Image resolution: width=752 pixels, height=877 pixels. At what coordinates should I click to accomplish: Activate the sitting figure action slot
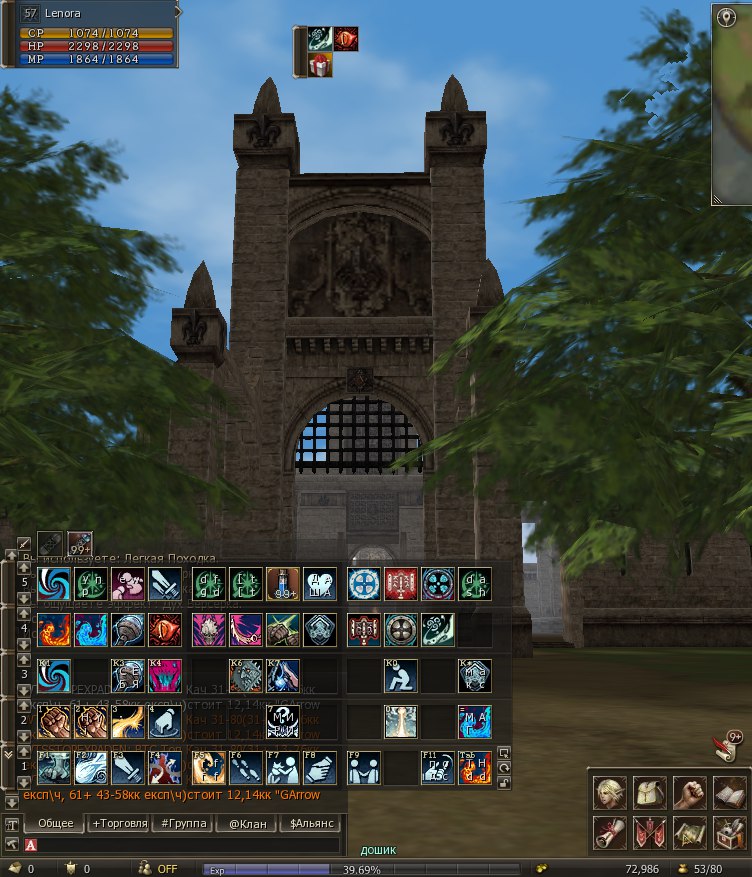tap(401, 676)
